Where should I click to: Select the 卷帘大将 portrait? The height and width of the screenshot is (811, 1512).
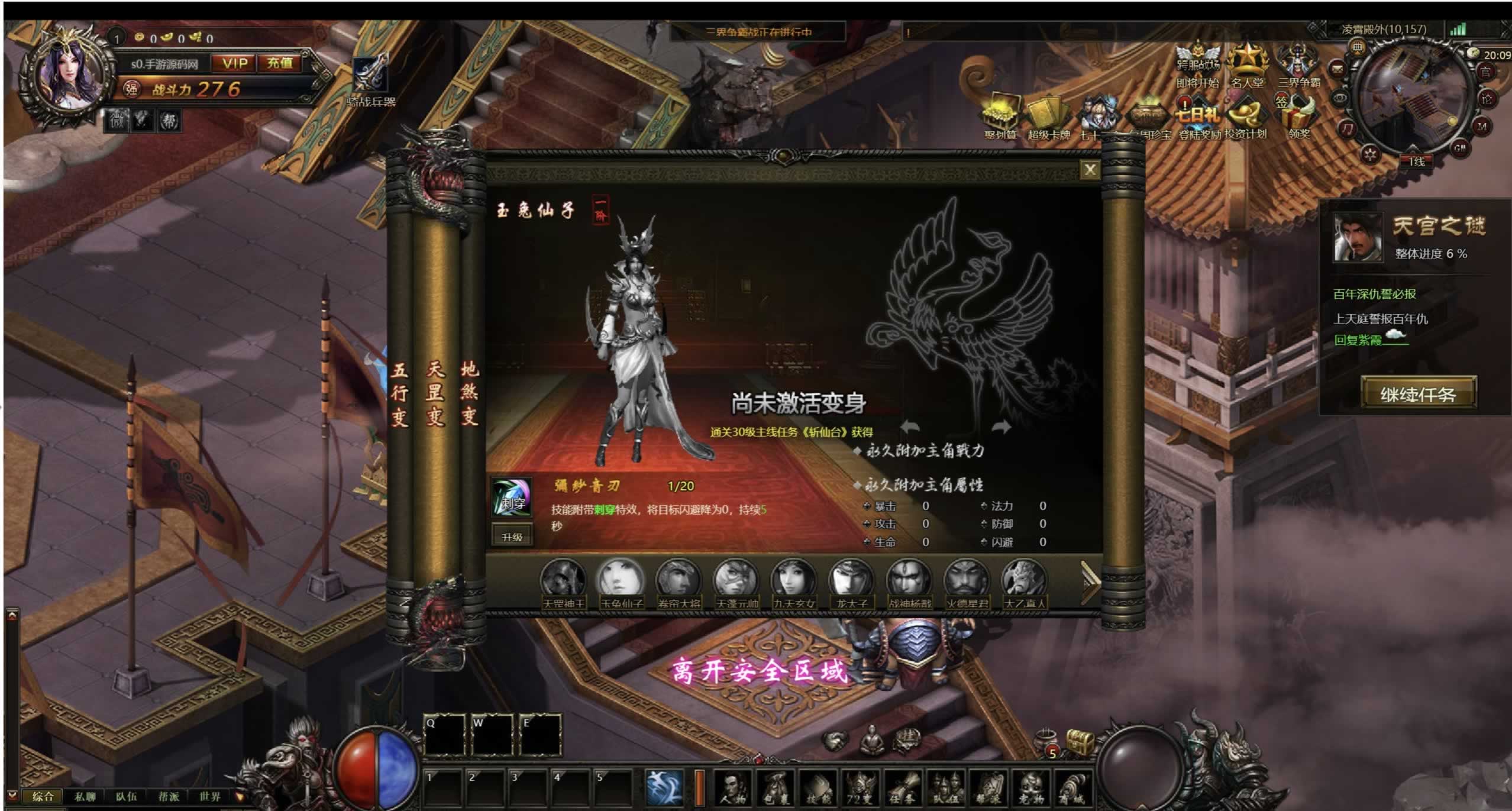[679, 580]
